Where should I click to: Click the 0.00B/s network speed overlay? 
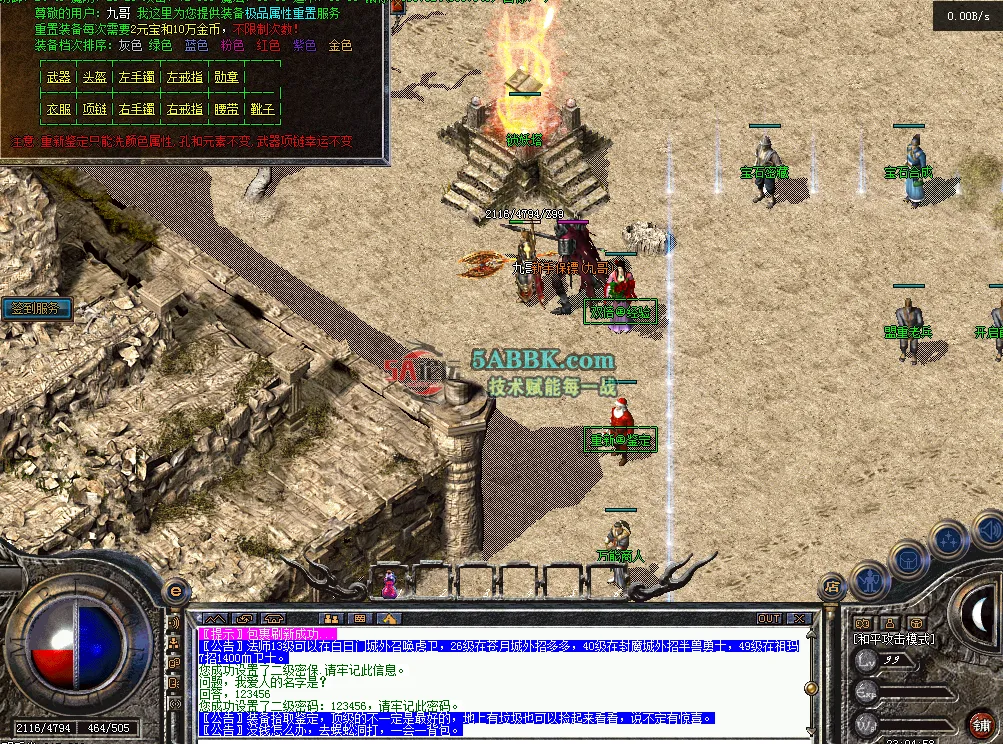pyautogui.click(x=967, y=16)
